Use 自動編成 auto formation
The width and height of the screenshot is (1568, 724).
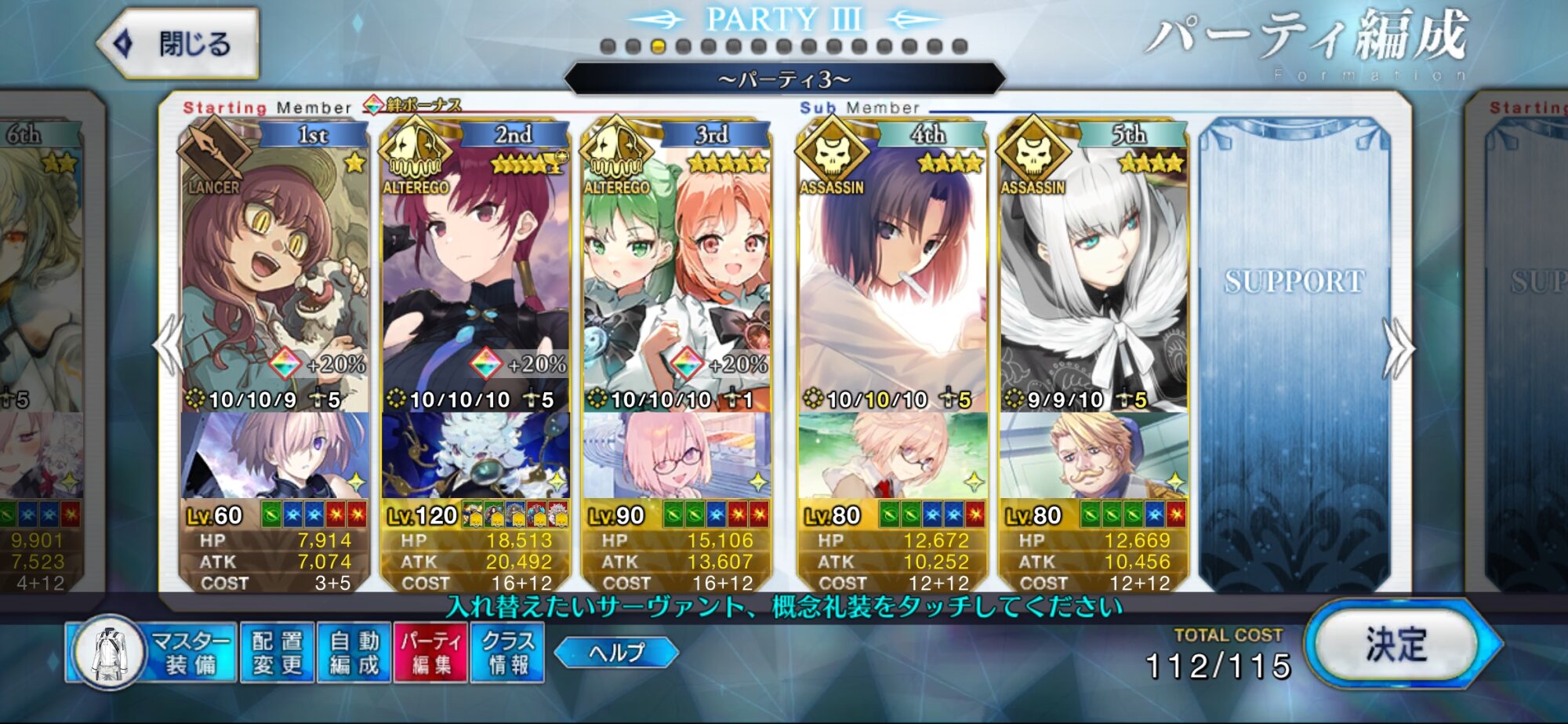click(x=354, y=653)
